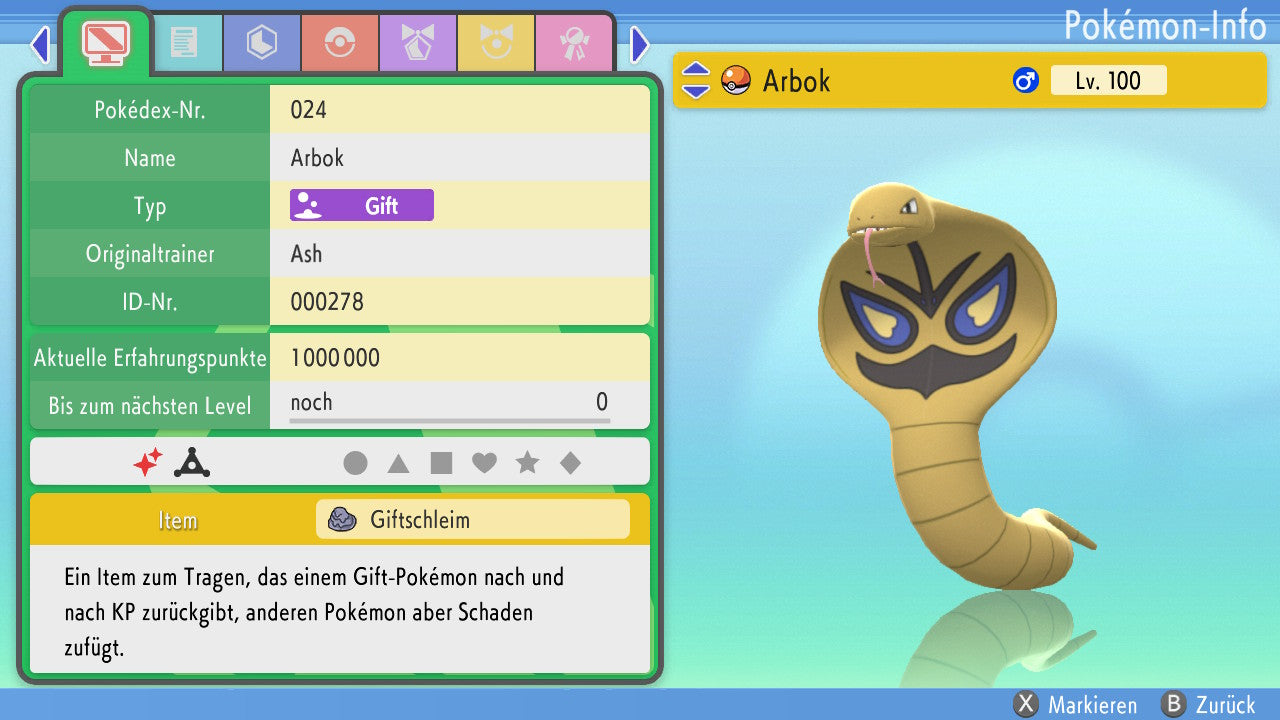Toggle the heart marking
The width and height of the screenshot is (1280, 720).
point(484,463)
